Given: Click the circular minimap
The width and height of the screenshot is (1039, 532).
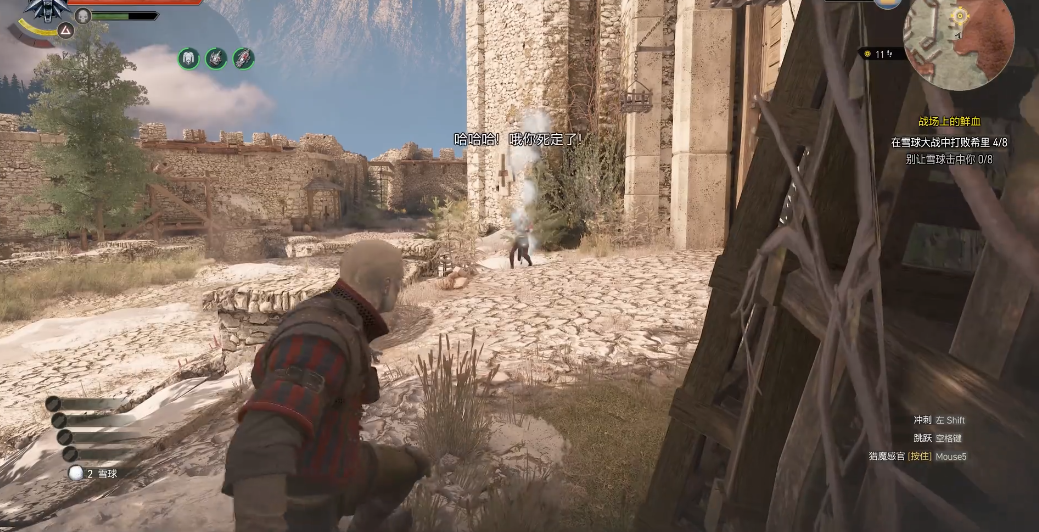Looking at the screenshot, I should click(x=958, y=40).
